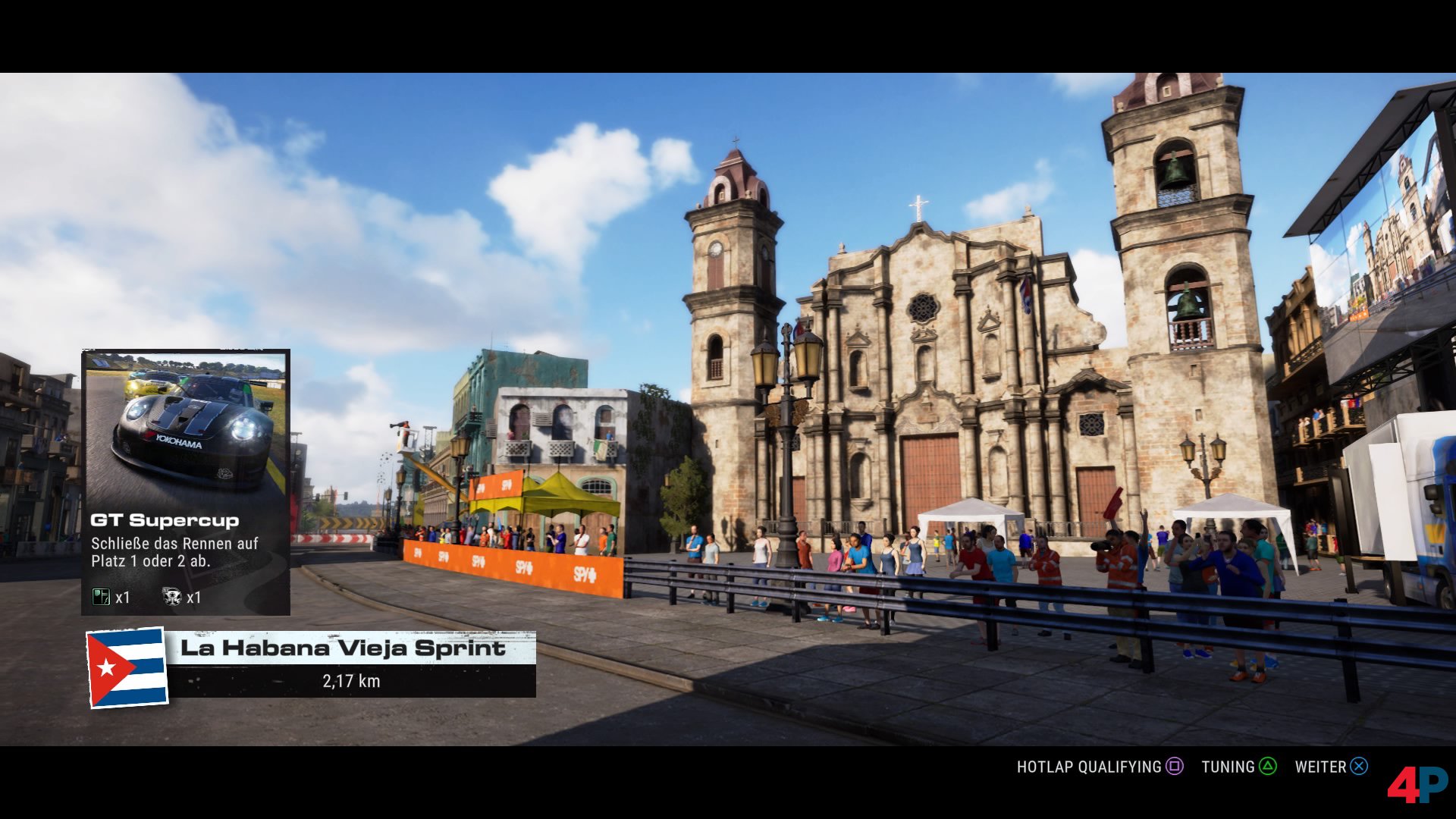Screen dimensions: 1456x819
Task: Click the x1 count next to the green reward icon
Action: [x=122, y=598]
